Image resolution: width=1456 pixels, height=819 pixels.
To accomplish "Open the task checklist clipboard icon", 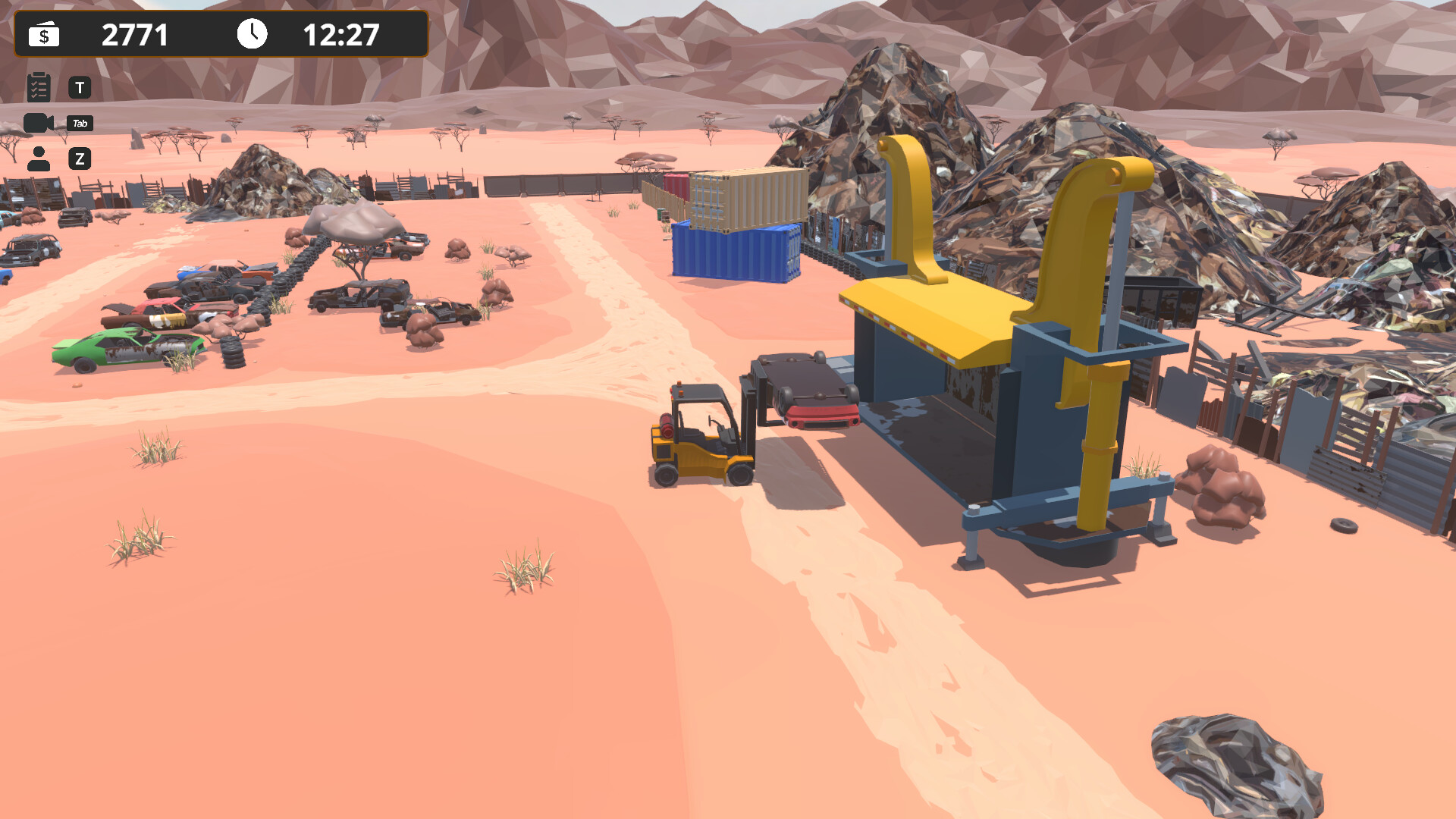I will (x=39, y=86).
